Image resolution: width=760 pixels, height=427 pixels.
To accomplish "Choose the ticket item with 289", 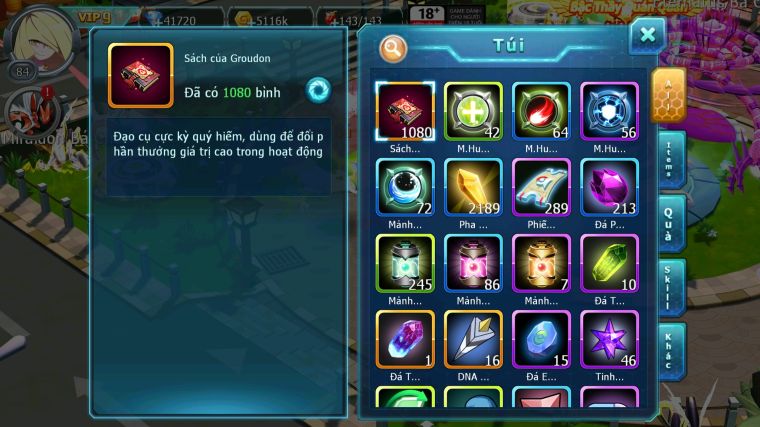I will pos(541,187).
